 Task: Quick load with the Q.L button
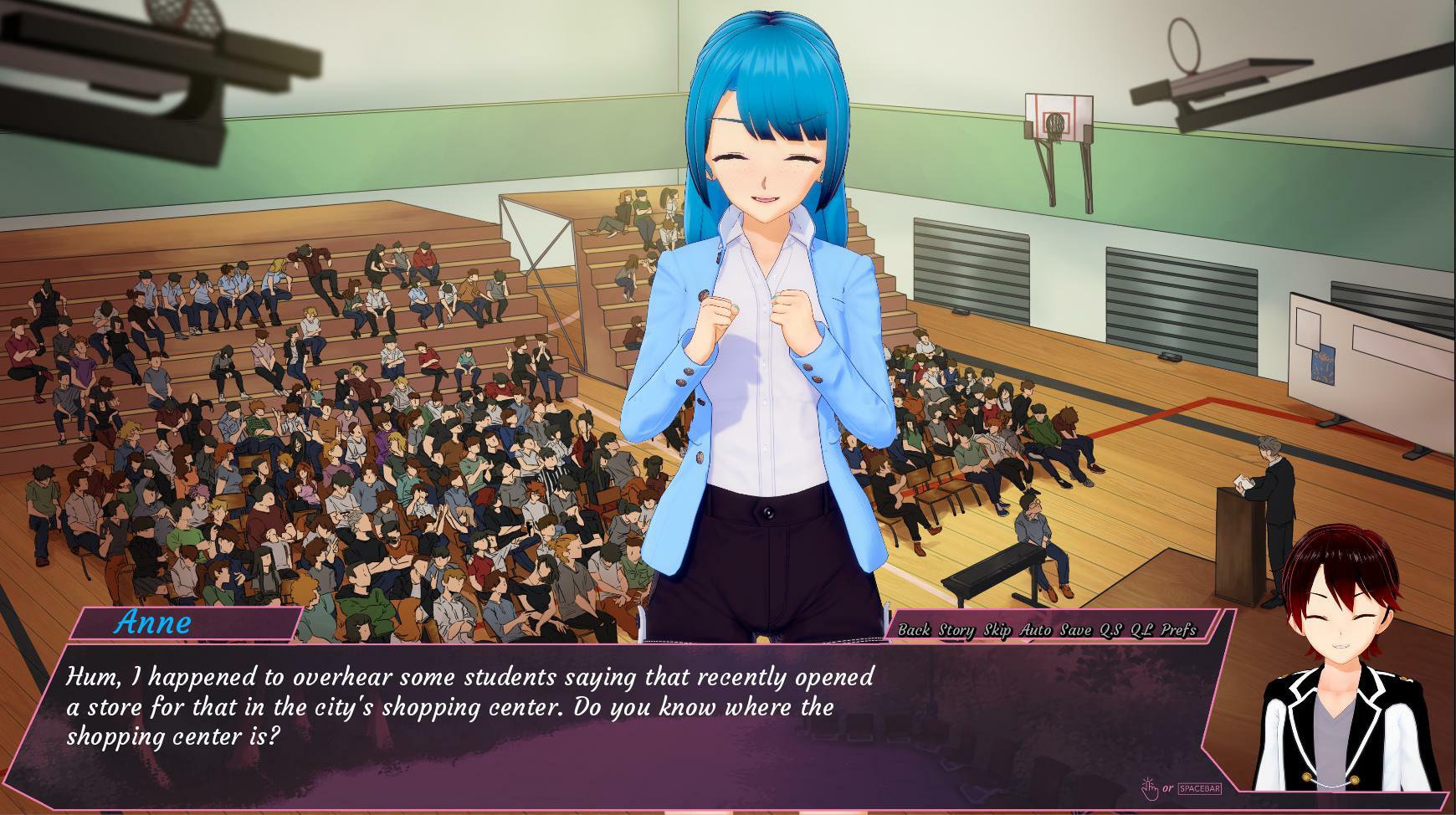click(1141, 630)
